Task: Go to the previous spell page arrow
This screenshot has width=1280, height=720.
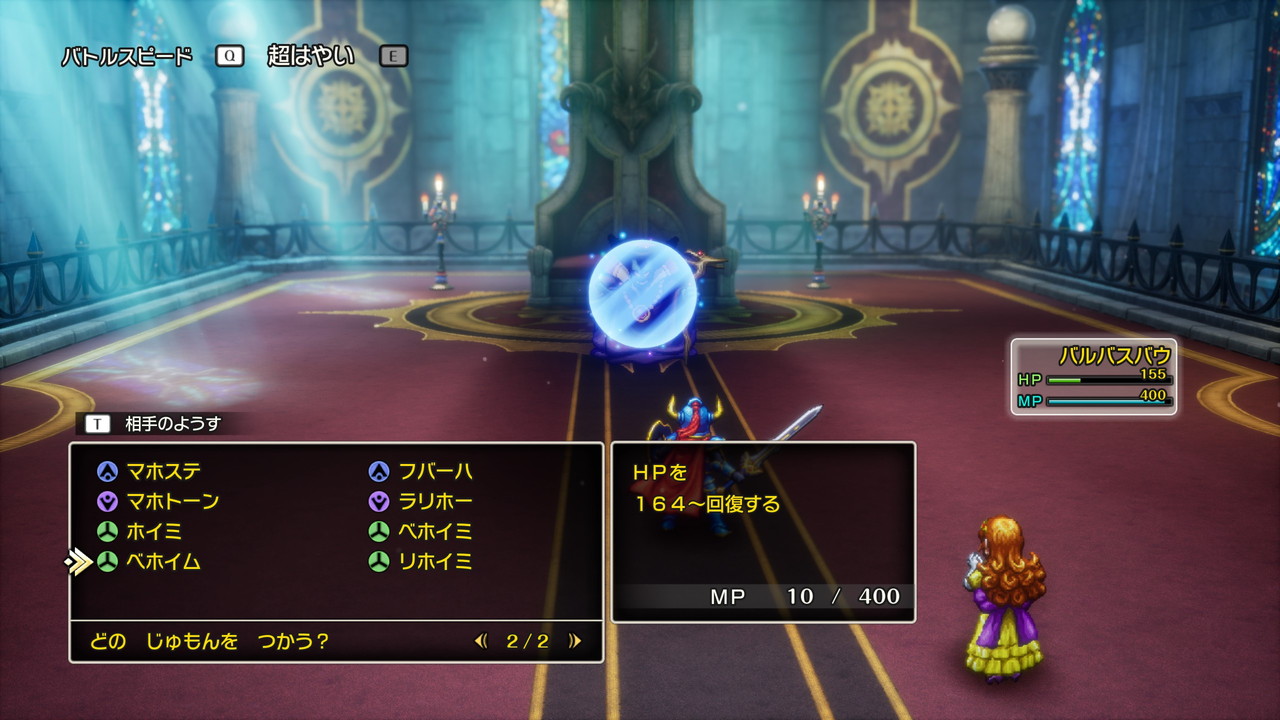Action: tap(481, 642)
